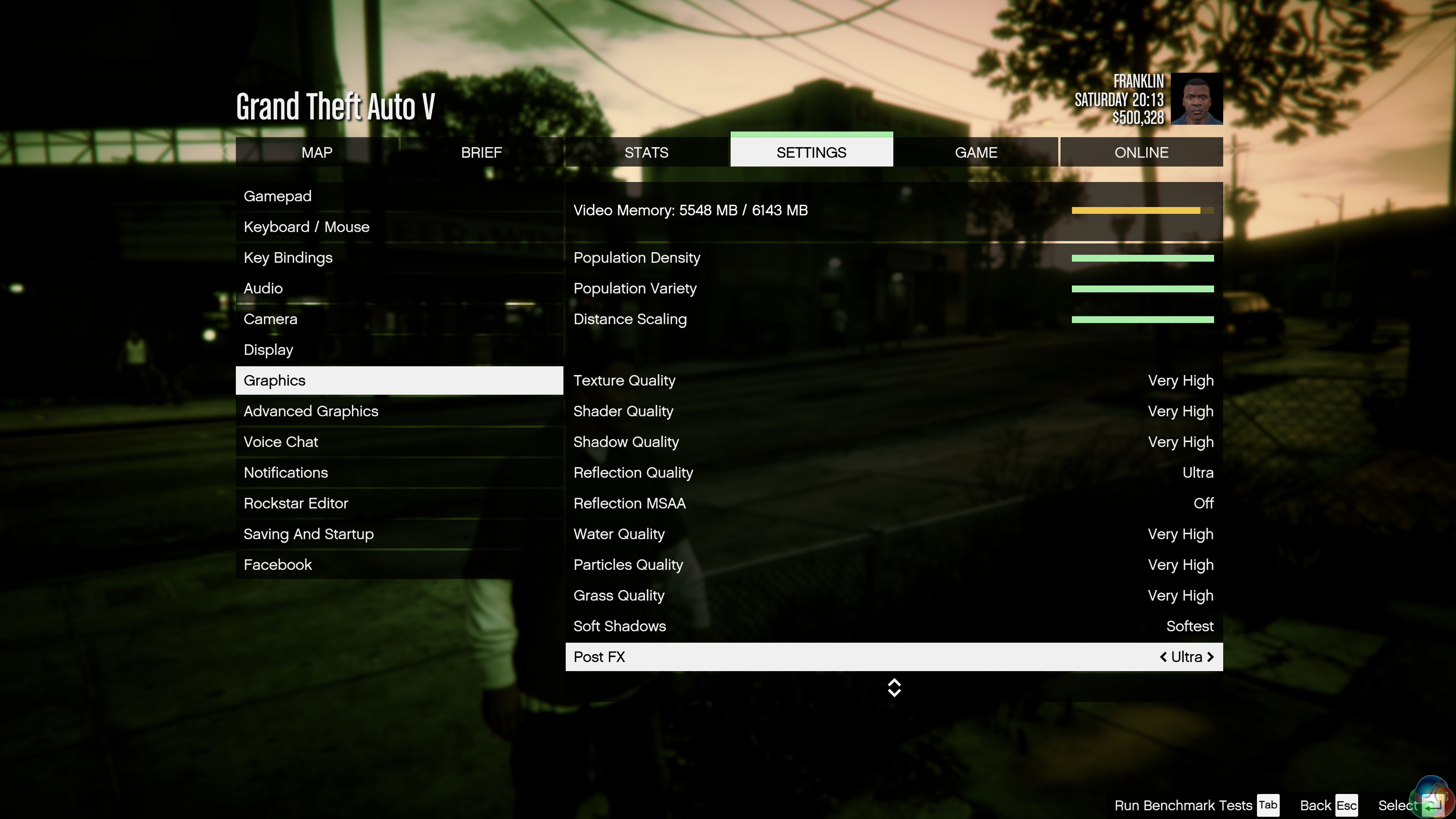
Task: Go to the GAME tab
Action: [976, 152]
